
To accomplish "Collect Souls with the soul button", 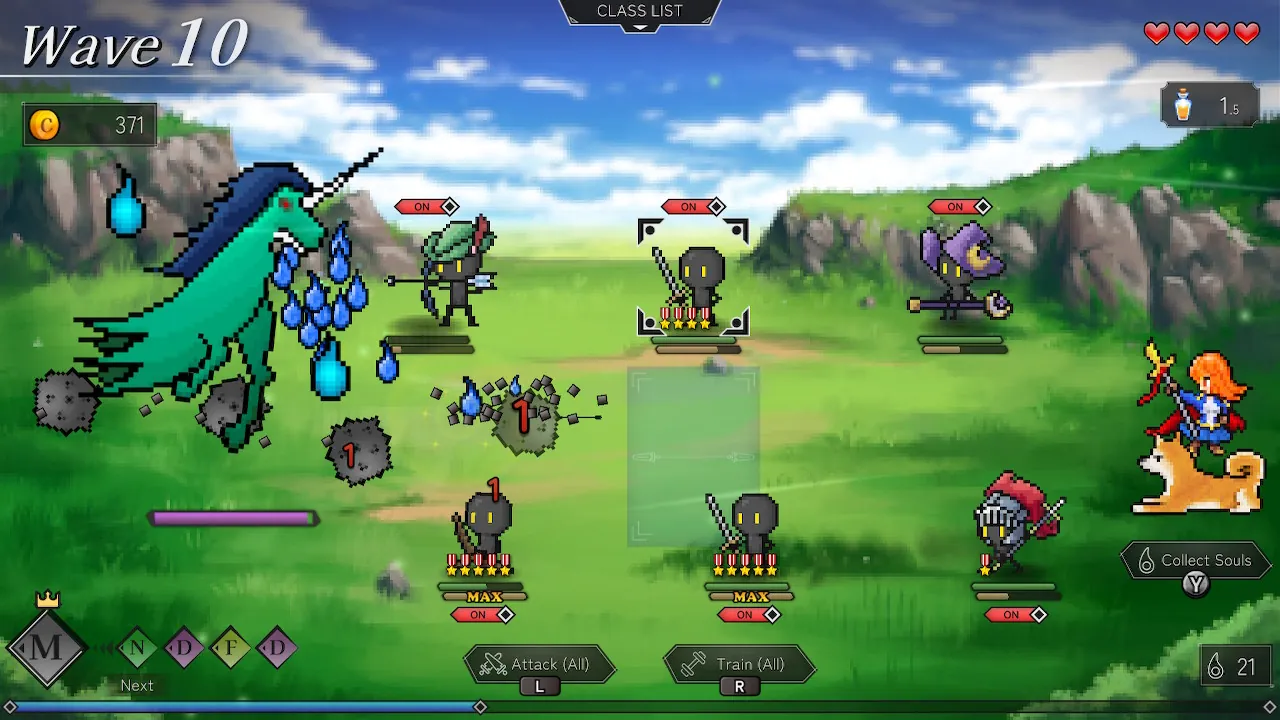I will (x=1196, y=562).
